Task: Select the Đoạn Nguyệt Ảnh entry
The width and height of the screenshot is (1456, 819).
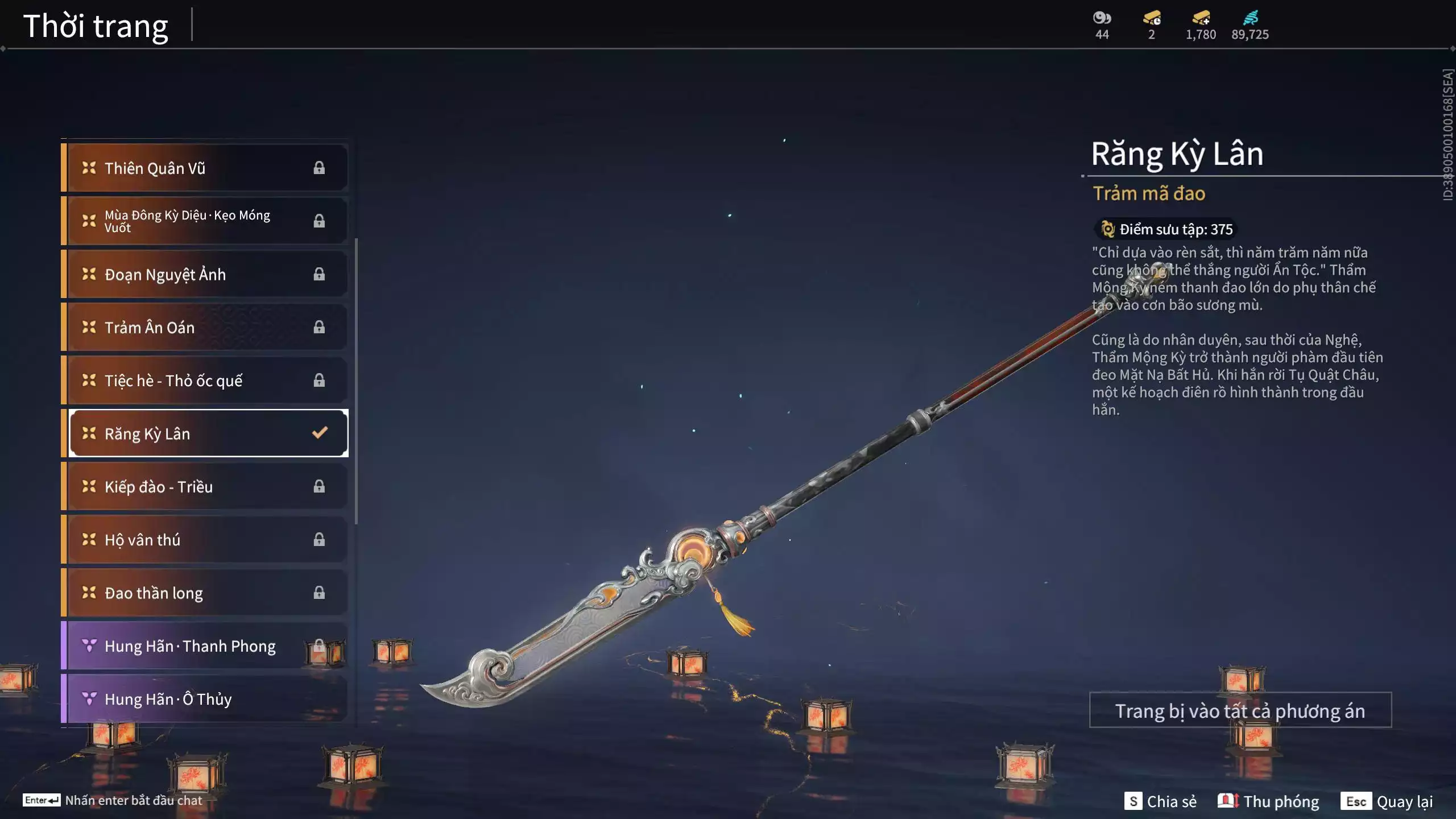Action: 205,274
